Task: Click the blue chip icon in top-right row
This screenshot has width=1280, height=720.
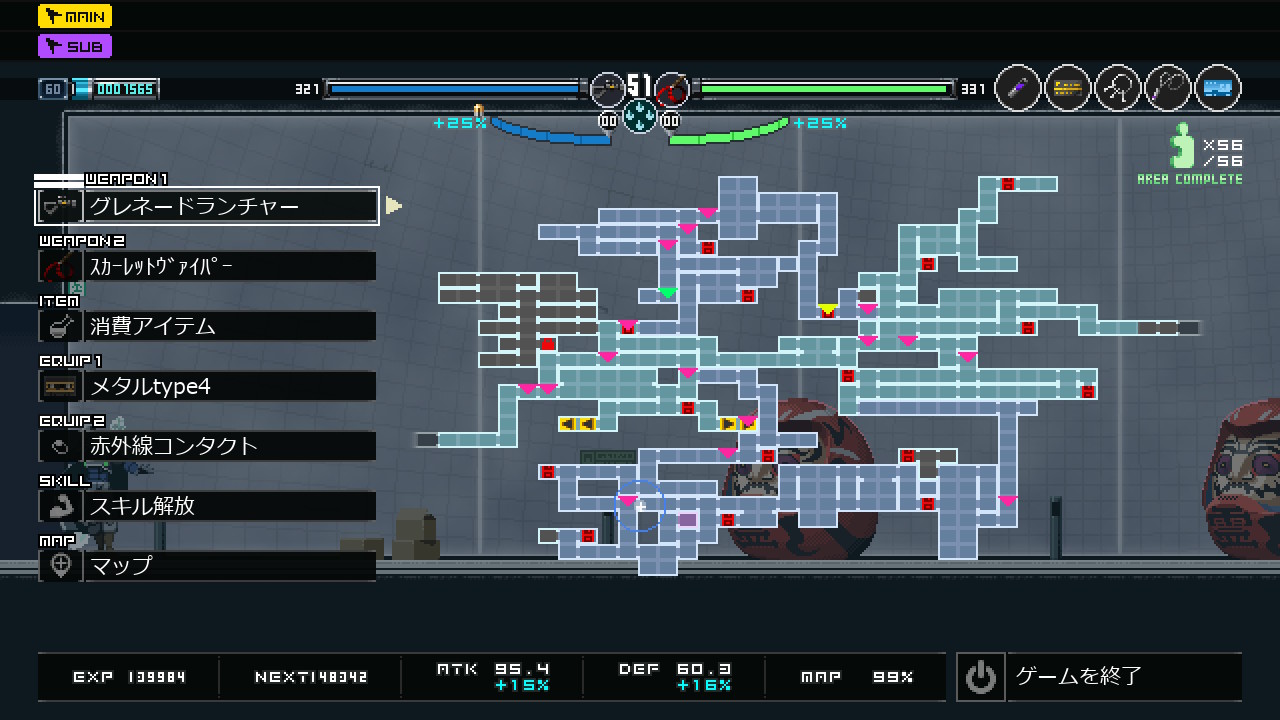Action: [x=1218, y=89]
